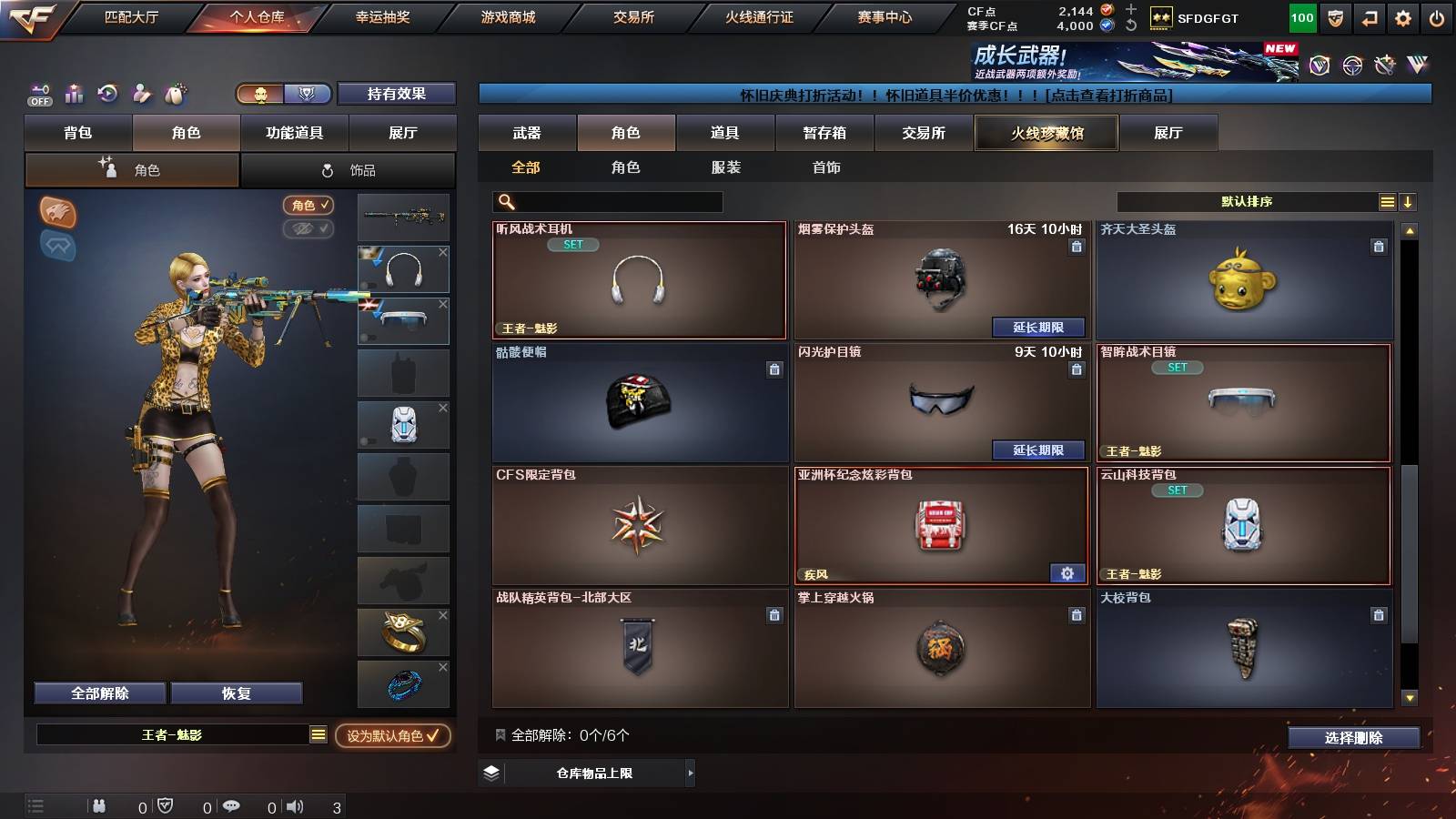Click the gear icon on 亚洲杯纪念炫彩背包
The height and width of the screenshot is (819, 1456).
point(1067,574)
